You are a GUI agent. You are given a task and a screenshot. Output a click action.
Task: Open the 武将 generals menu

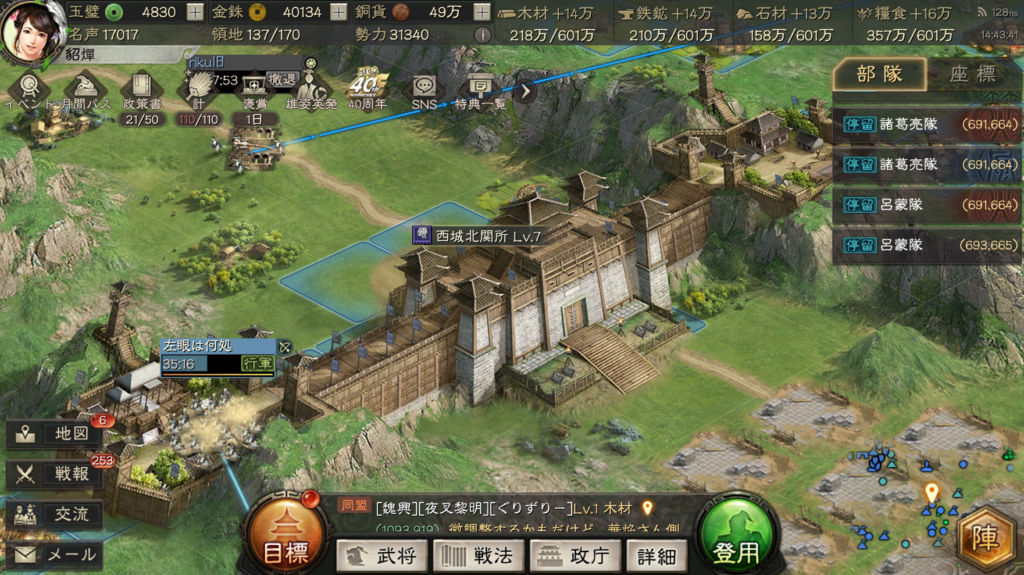pos(381,555)
